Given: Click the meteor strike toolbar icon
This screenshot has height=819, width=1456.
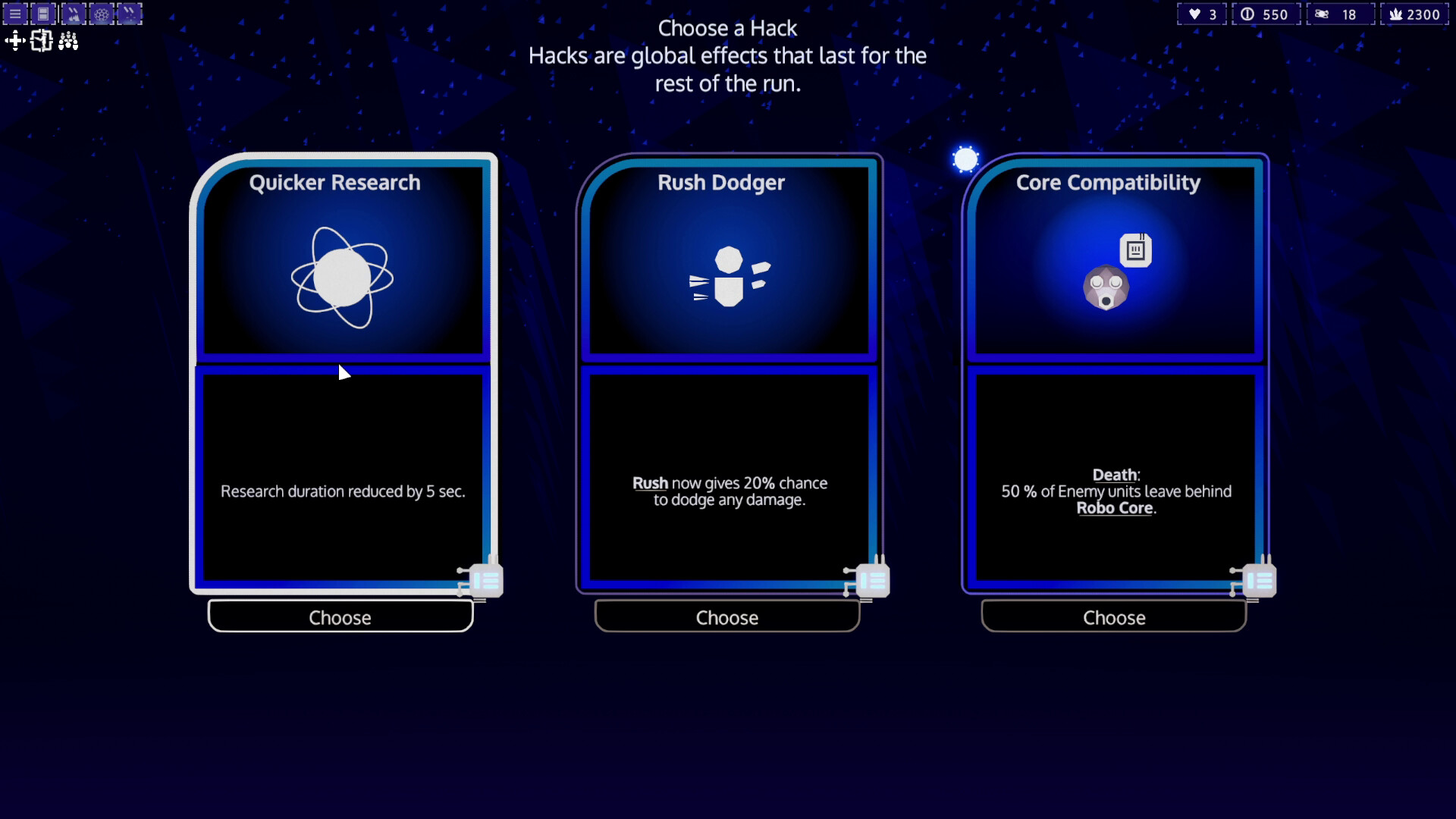Looking at the screenshot, I should point(72,14).
